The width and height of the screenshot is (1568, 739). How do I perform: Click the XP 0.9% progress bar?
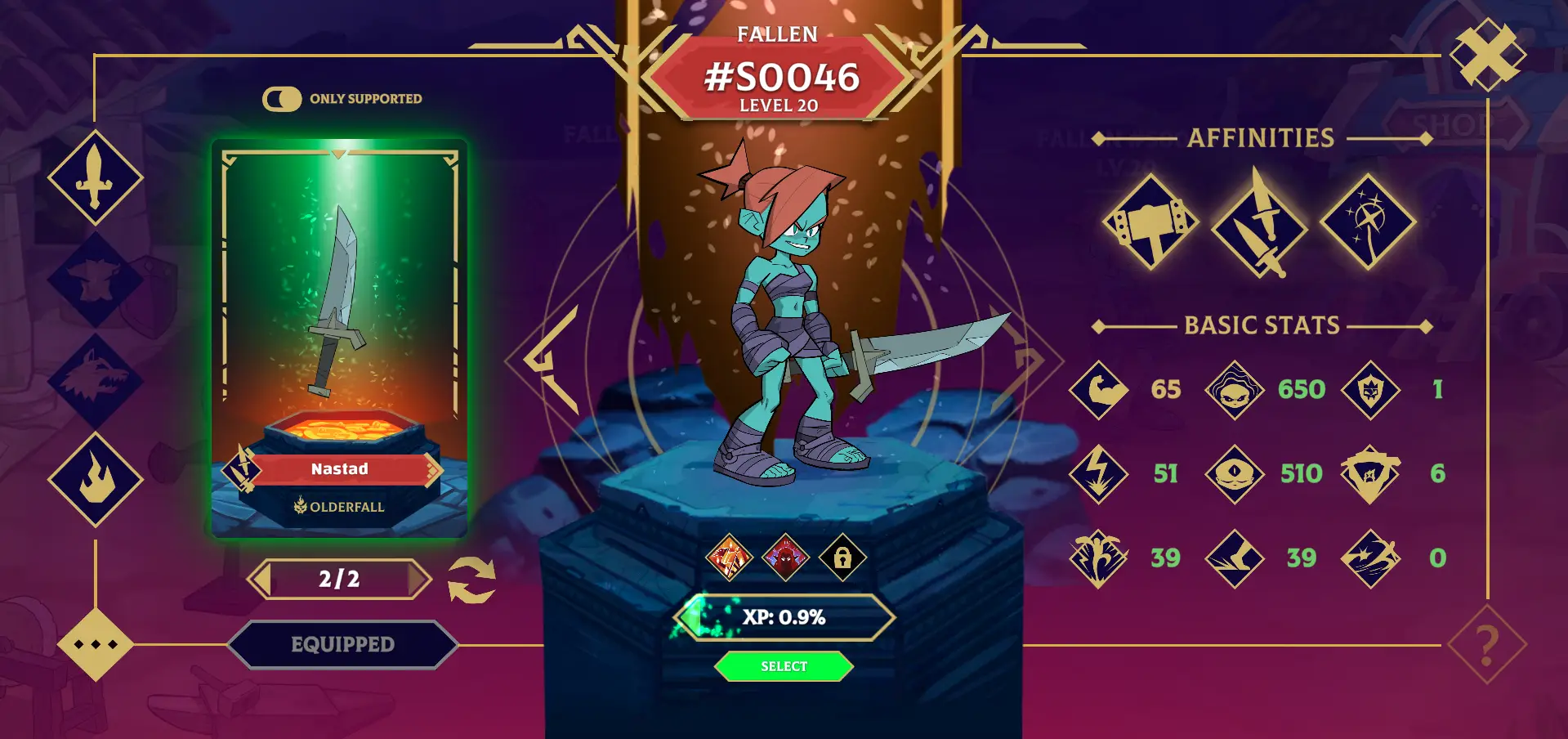point(784,616)
